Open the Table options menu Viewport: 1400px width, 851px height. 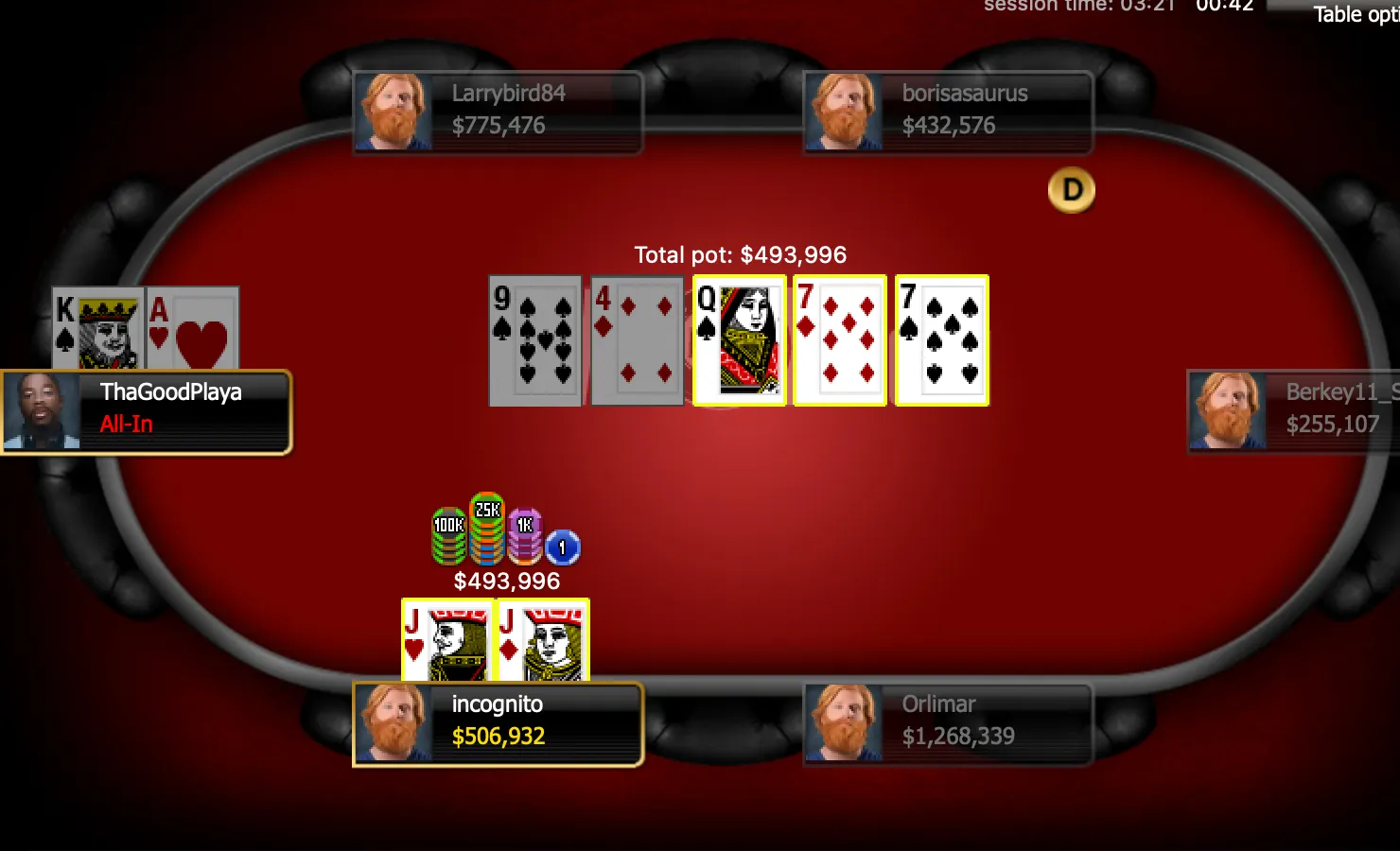coord(1355,14)
